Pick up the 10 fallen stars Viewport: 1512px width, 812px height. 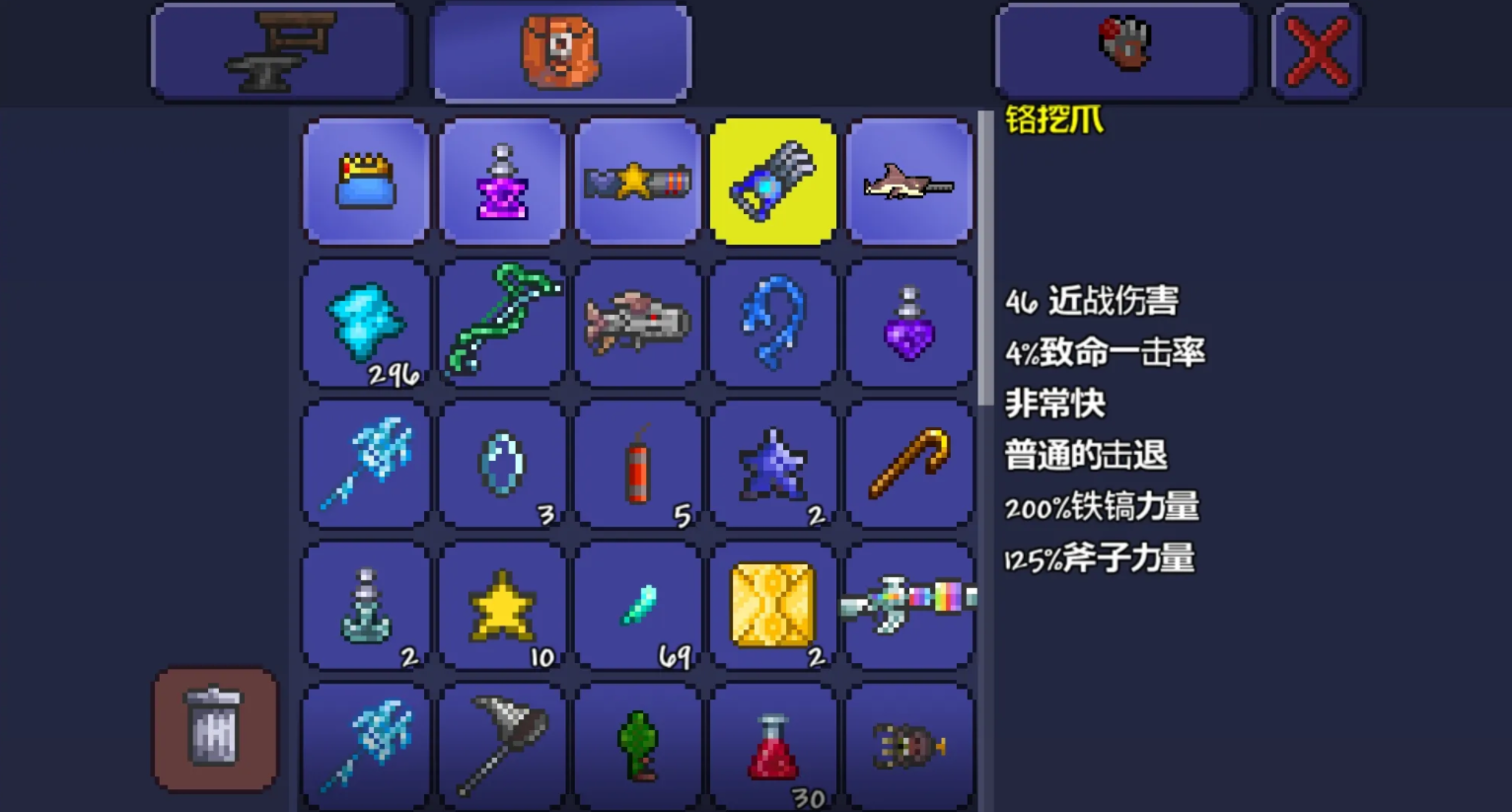coord(503,605)
